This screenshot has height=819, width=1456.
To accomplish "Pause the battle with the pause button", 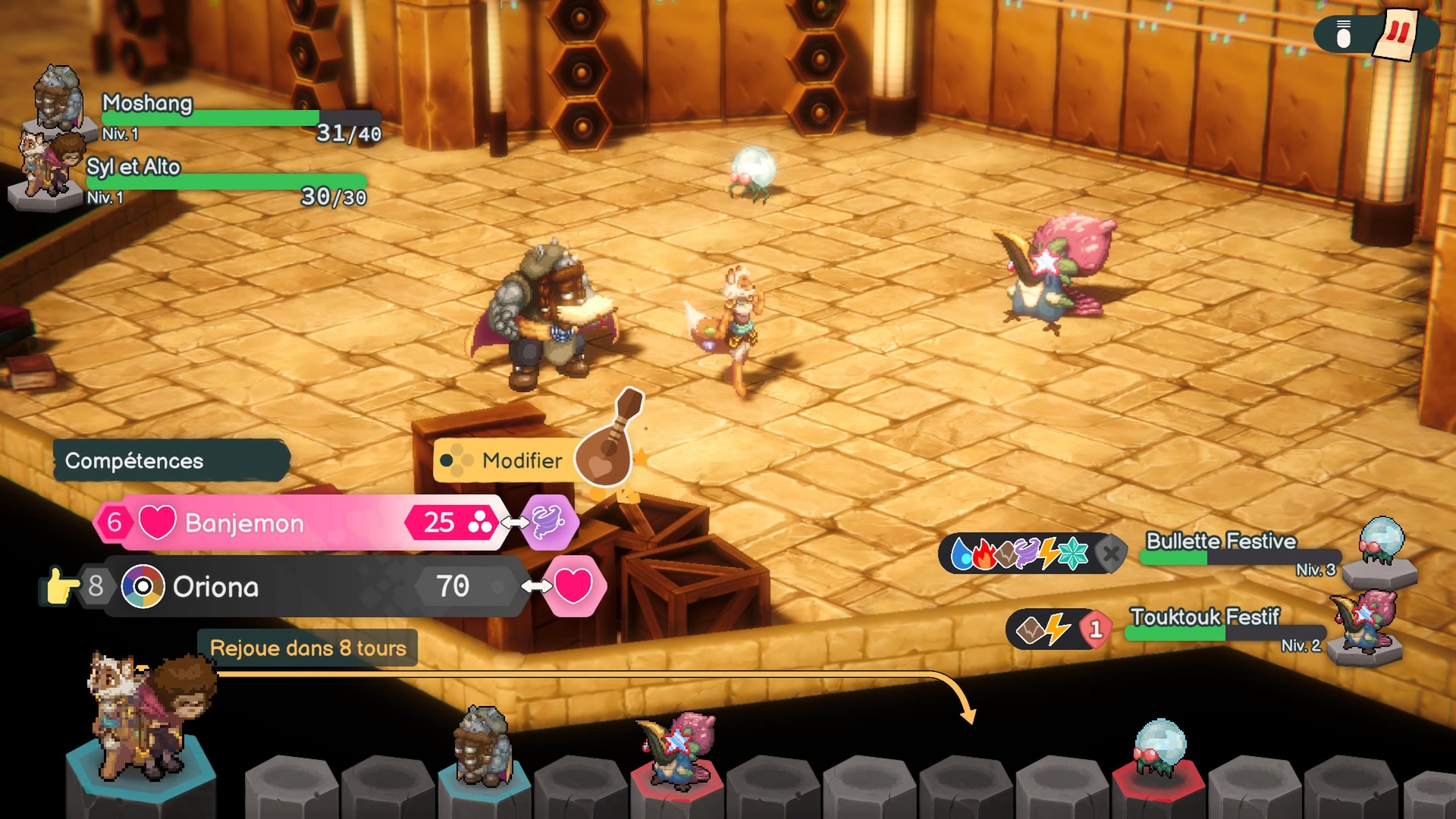I will 1398,33.
